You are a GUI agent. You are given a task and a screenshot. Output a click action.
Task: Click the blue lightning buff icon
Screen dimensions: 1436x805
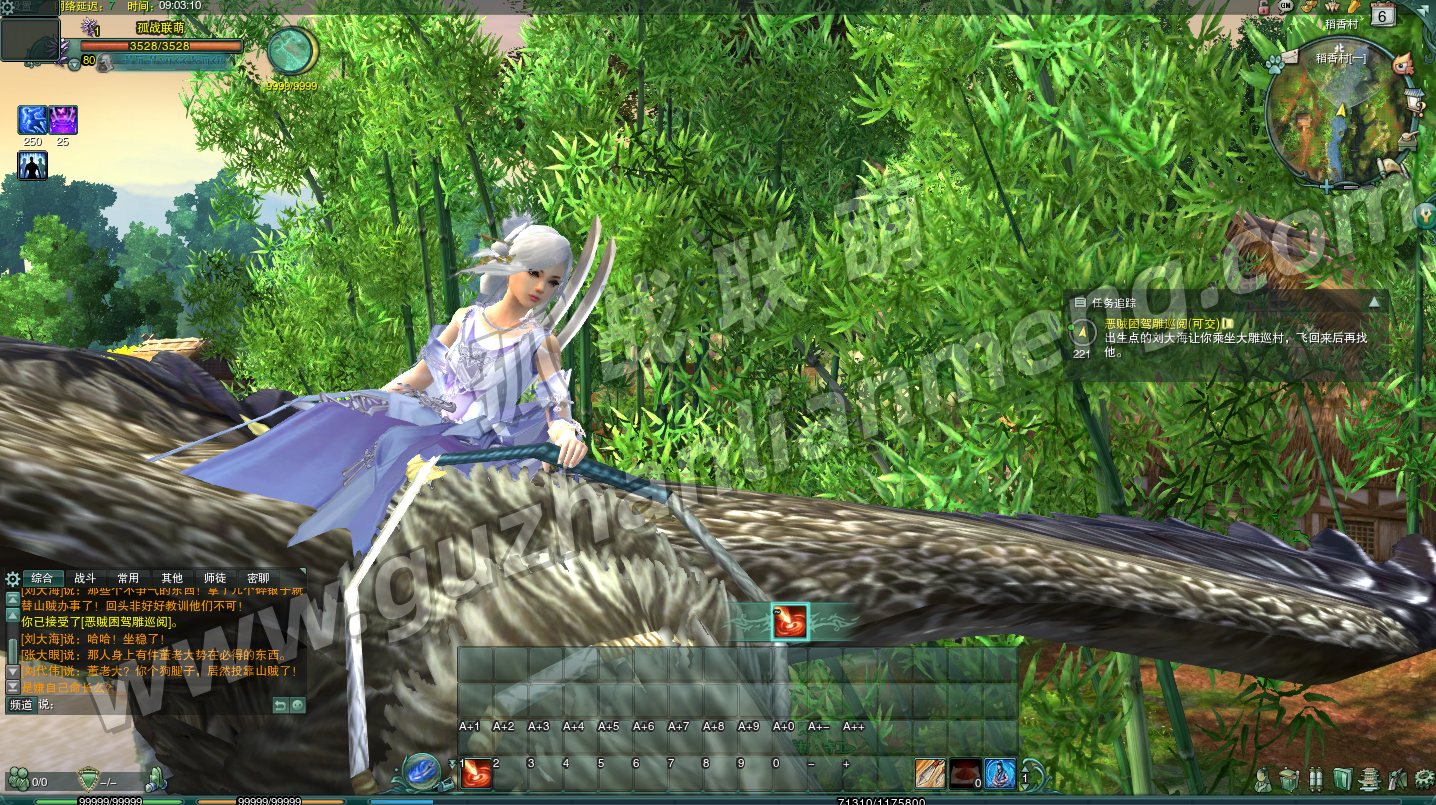tap(32, 121)
